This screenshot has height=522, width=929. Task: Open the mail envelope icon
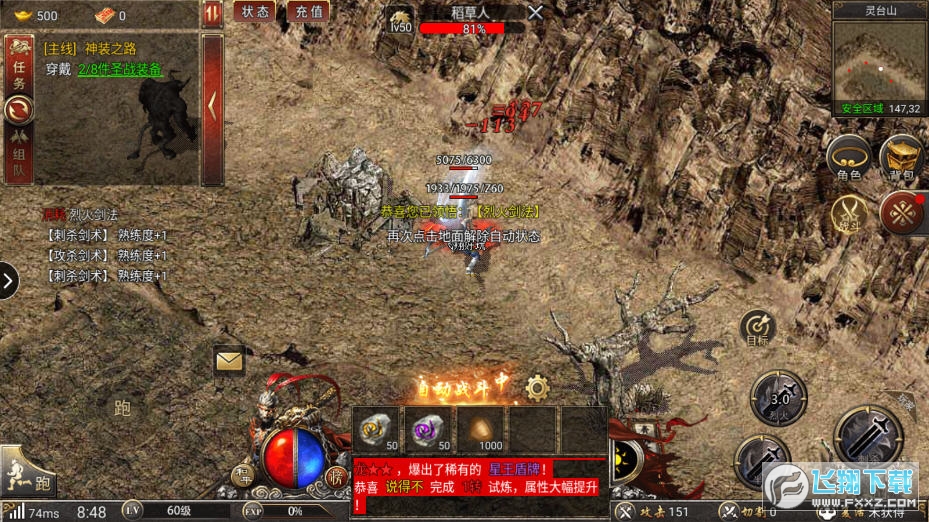tap(229, 359)
